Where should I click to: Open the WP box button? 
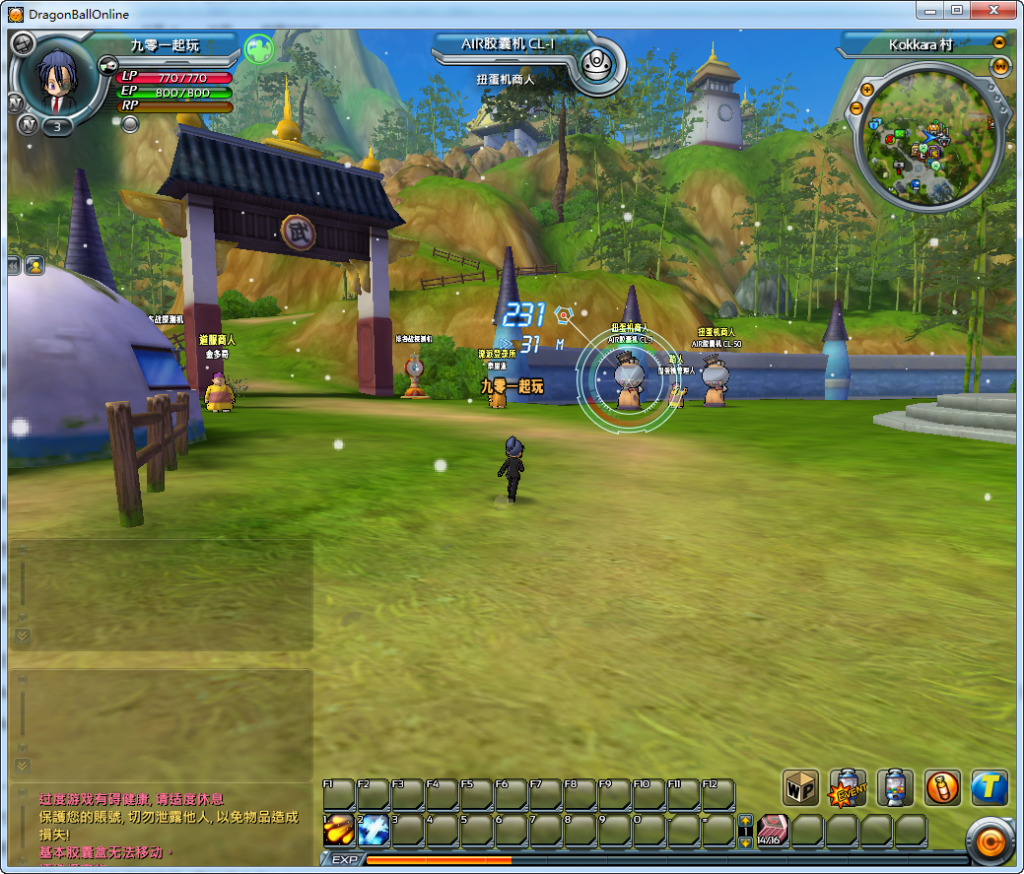800,787
